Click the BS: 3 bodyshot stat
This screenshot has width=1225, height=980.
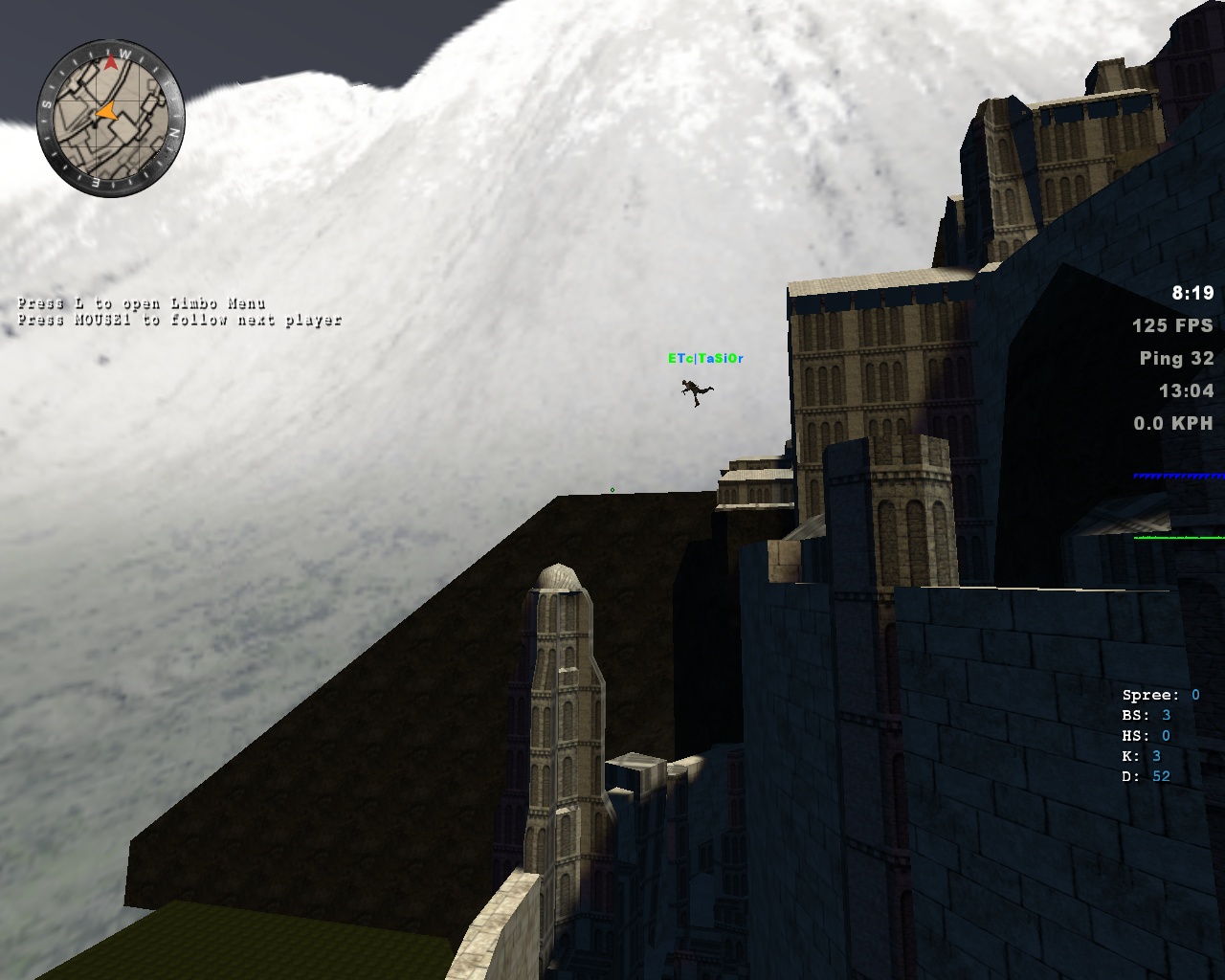pos(1147,714)
